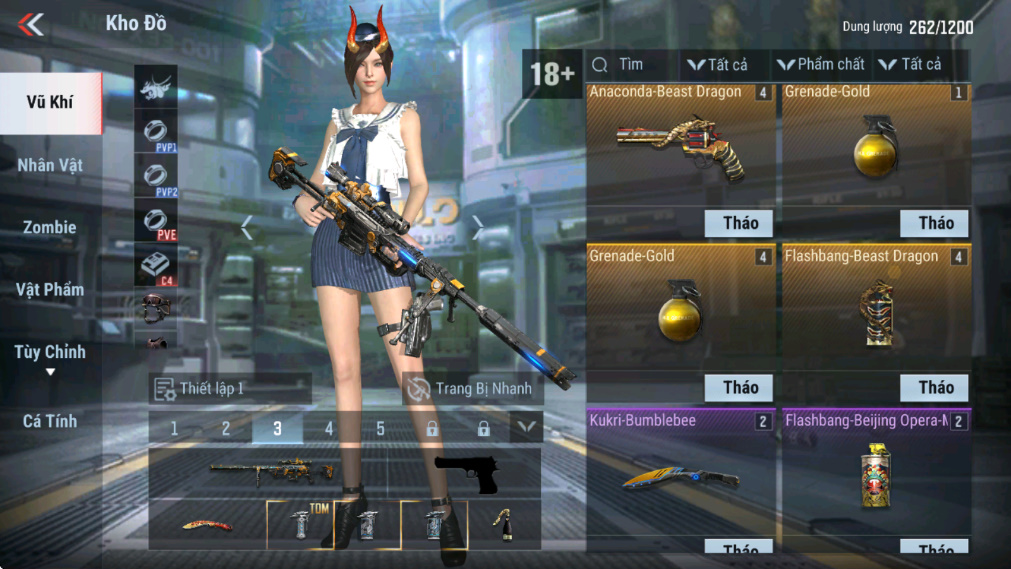Go back using the double-arrow button
Image resolution: width=1011 pixels, height=569 pixels.
[x=31, y=24]
